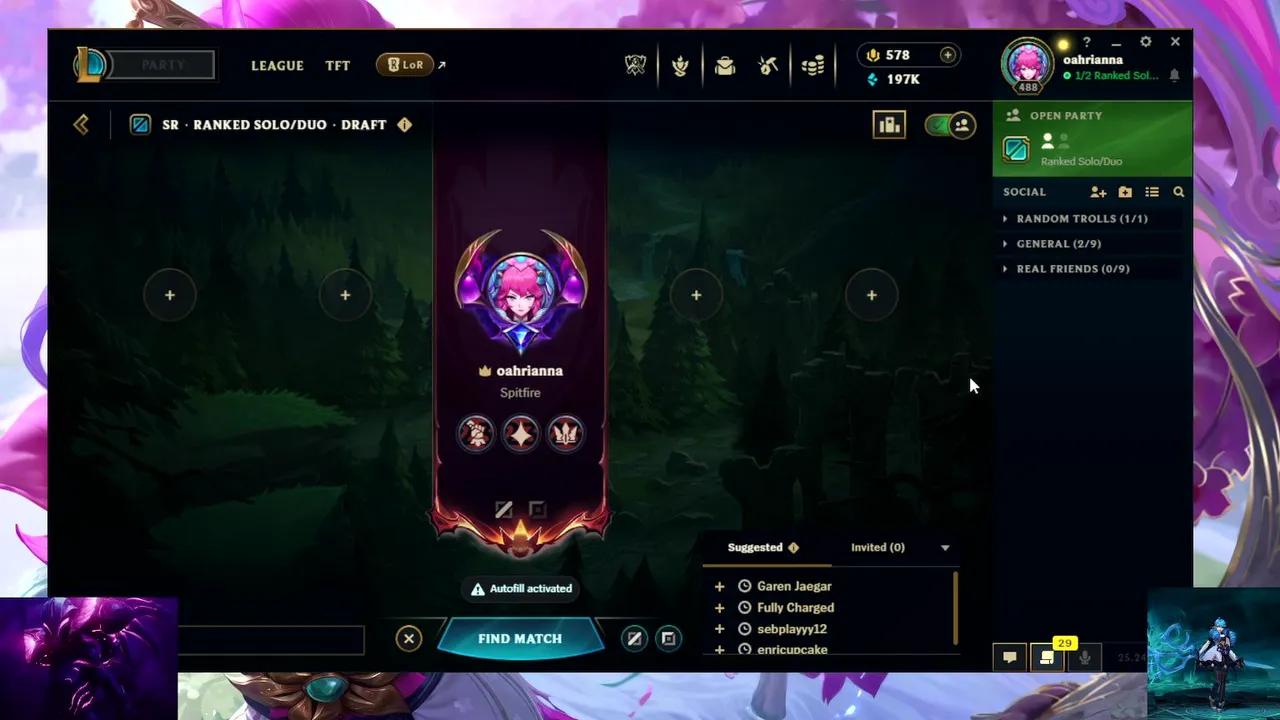This screenshot has width=1280, height=720.
Task: Open the Clash trophy icon
Action: click(681, 66)
